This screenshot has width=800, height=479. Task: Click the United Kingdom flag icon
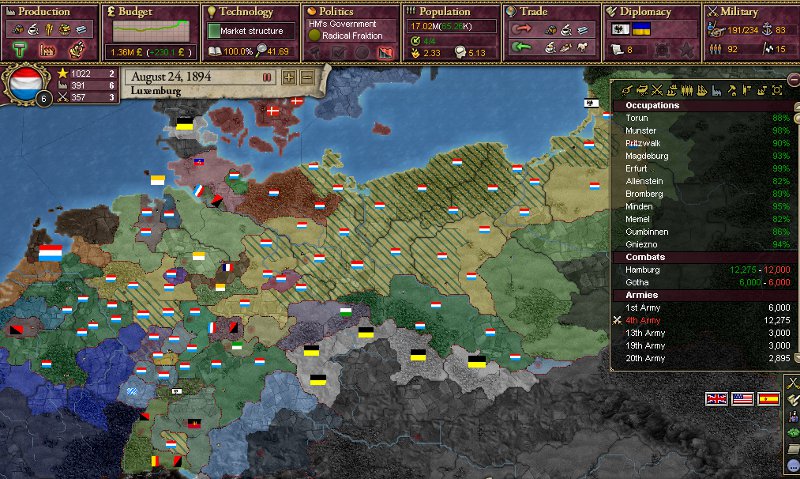point(717,398)
